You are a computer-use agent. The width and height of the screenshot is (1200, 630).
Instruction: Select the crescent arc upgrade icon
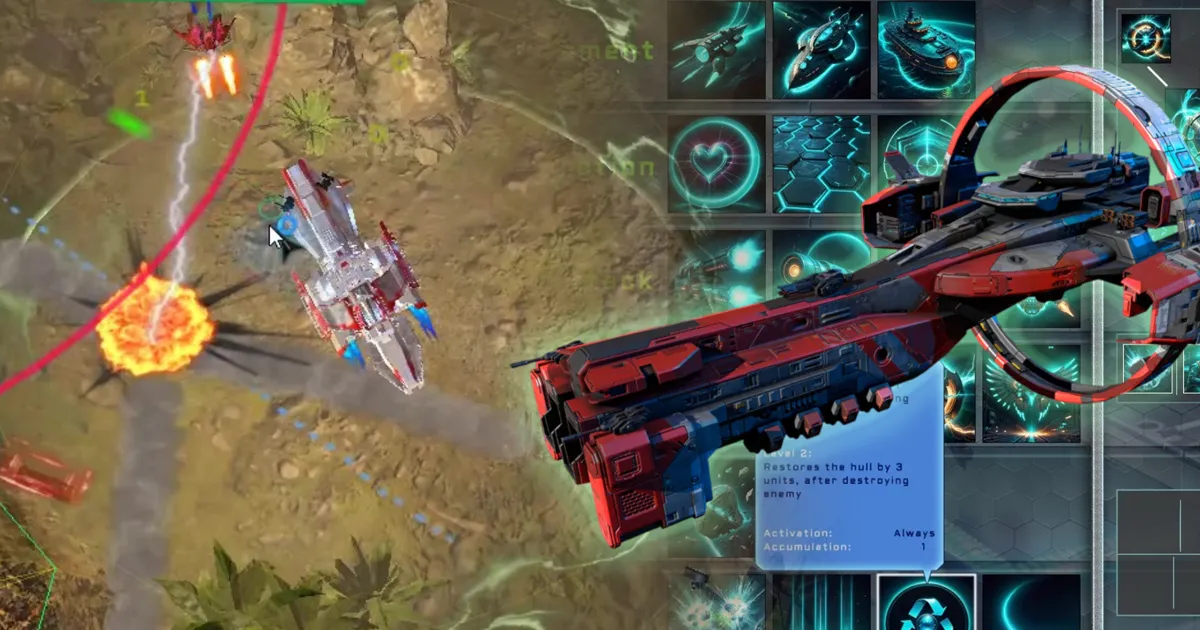tap(1030, 603)
